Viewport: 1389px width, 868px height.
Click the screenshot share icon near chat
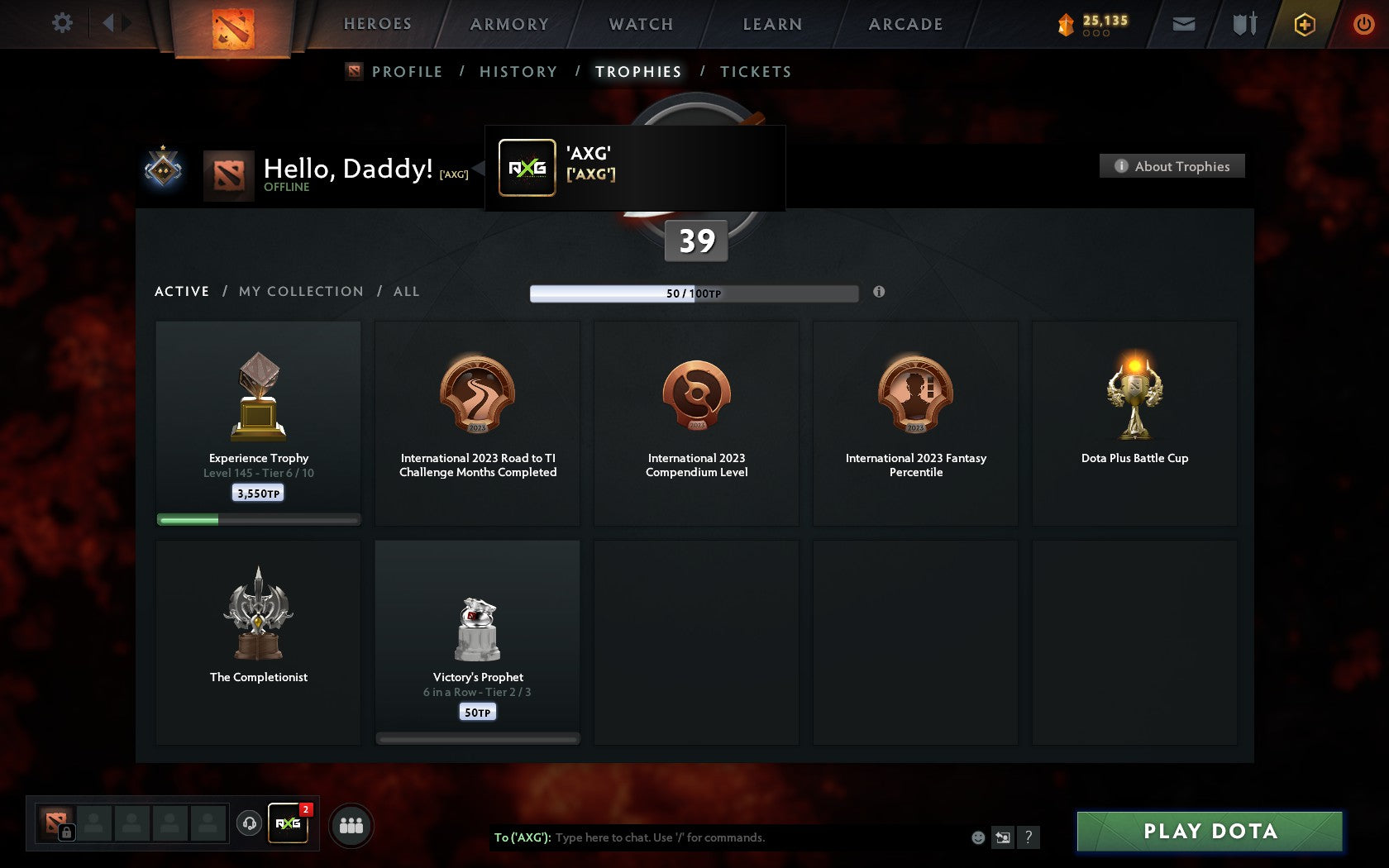1004,837
